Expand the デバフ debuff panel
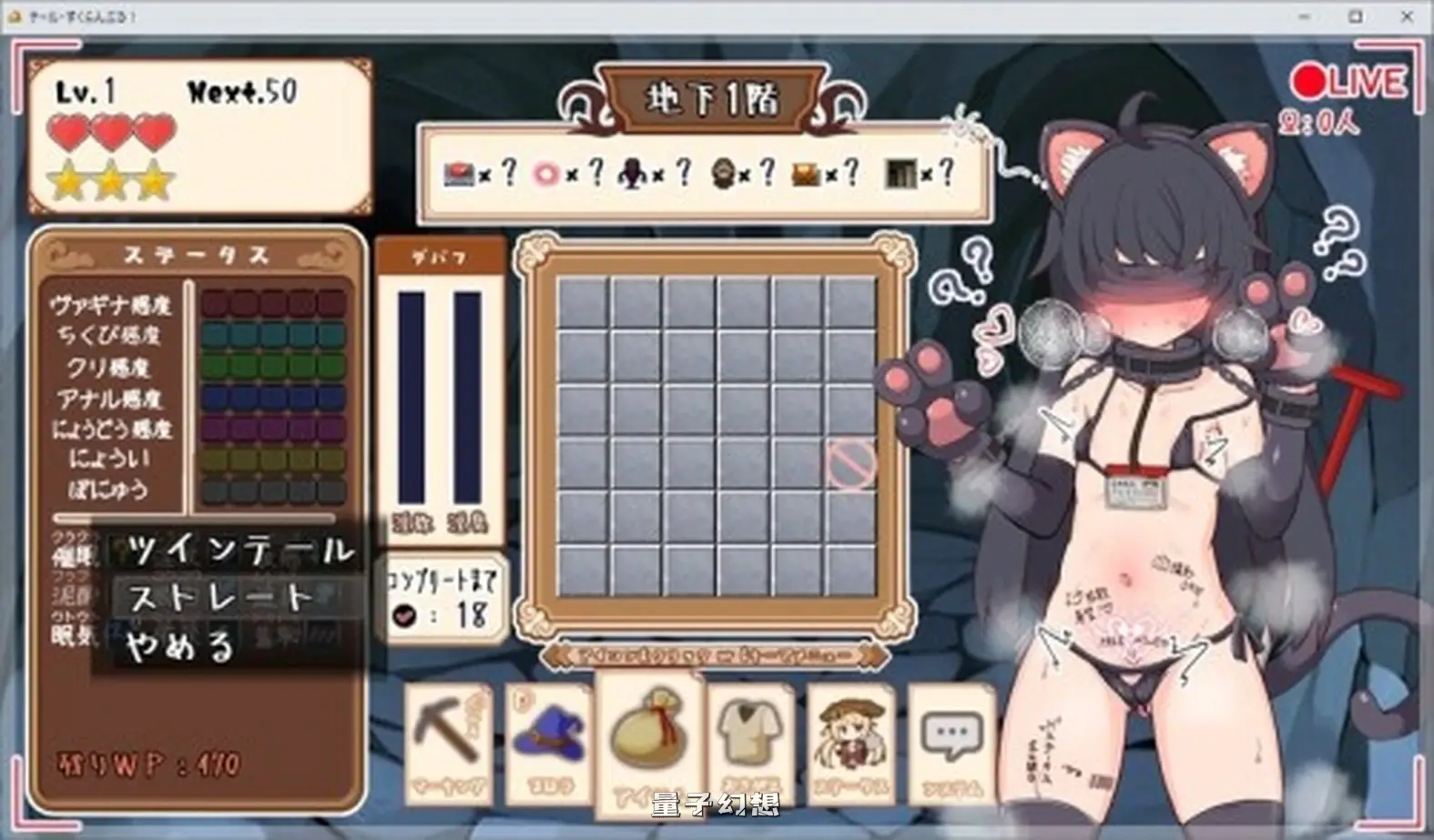 (440, 256)
